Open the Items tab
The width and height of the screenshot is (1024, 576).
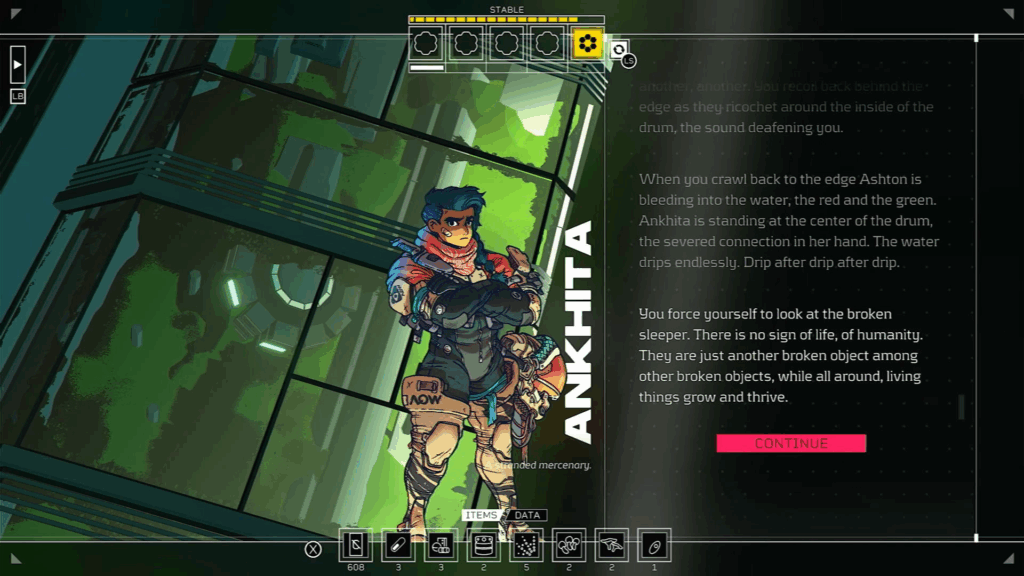click(x=481, y=516)
